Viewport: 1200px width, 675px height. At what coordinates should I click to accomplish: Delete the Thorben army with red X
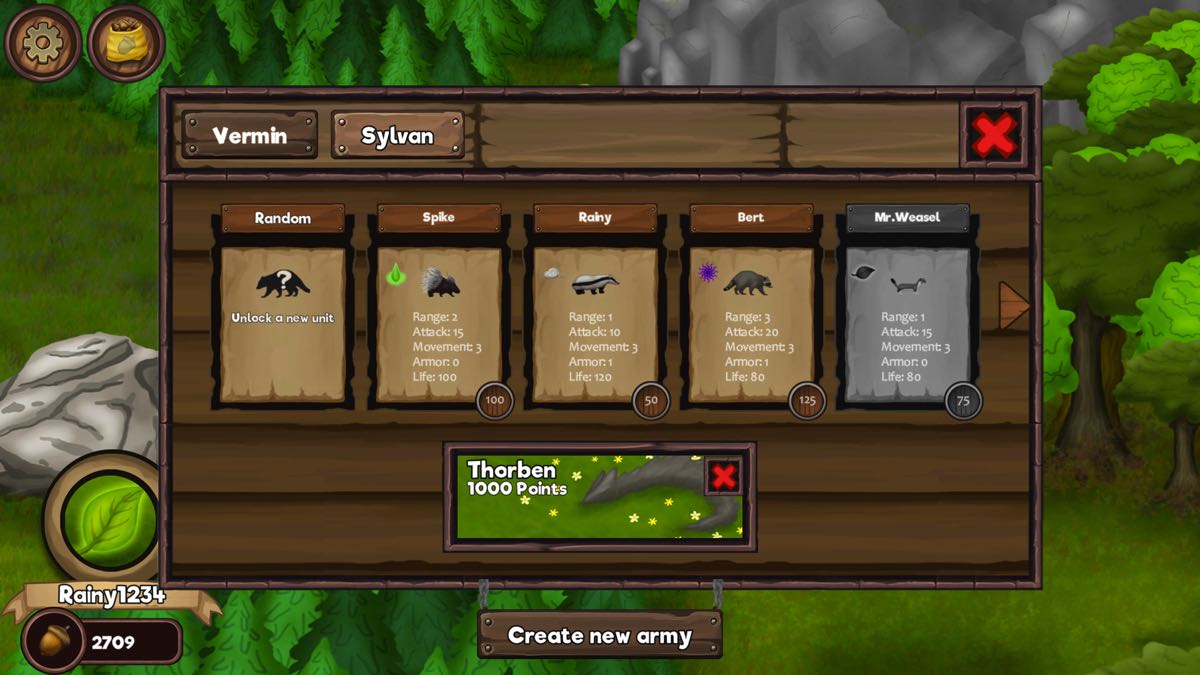pos(723,477)
